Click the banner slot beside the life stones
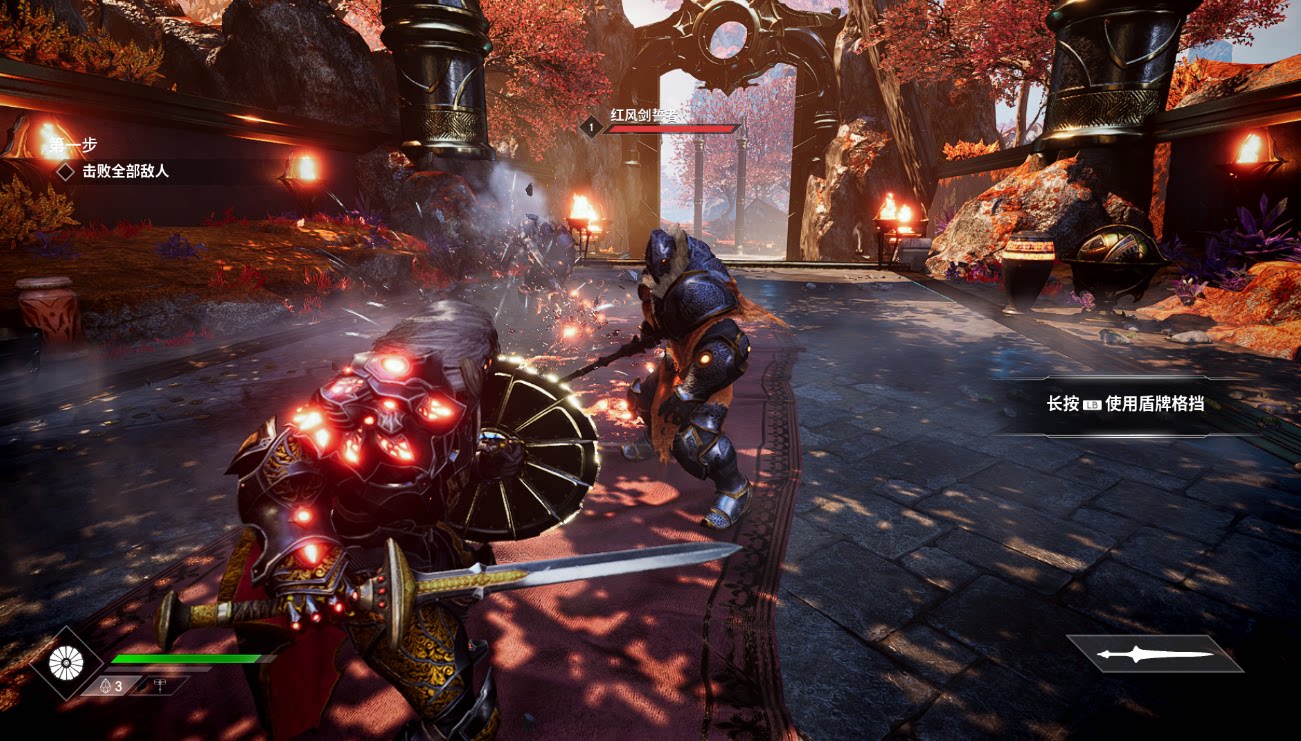 (x=162, y=686)
